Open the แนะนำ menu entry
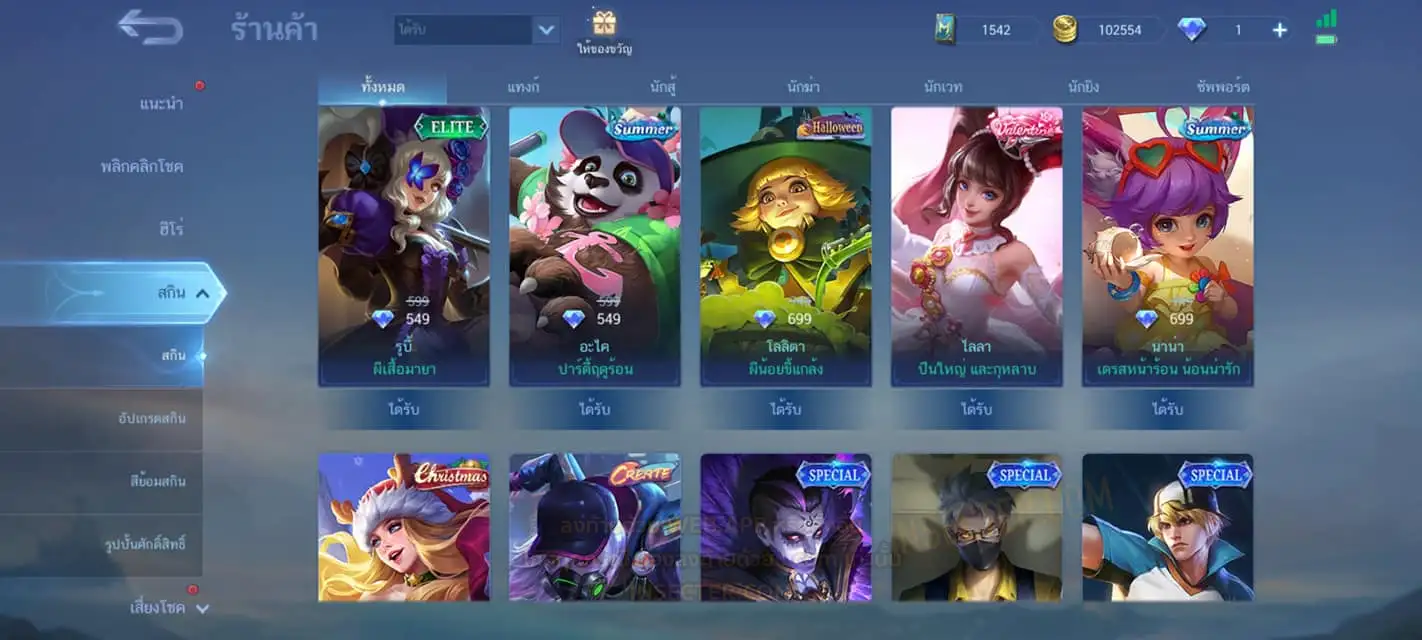Screen dimensions: 1422x640 tap(161, 104)
